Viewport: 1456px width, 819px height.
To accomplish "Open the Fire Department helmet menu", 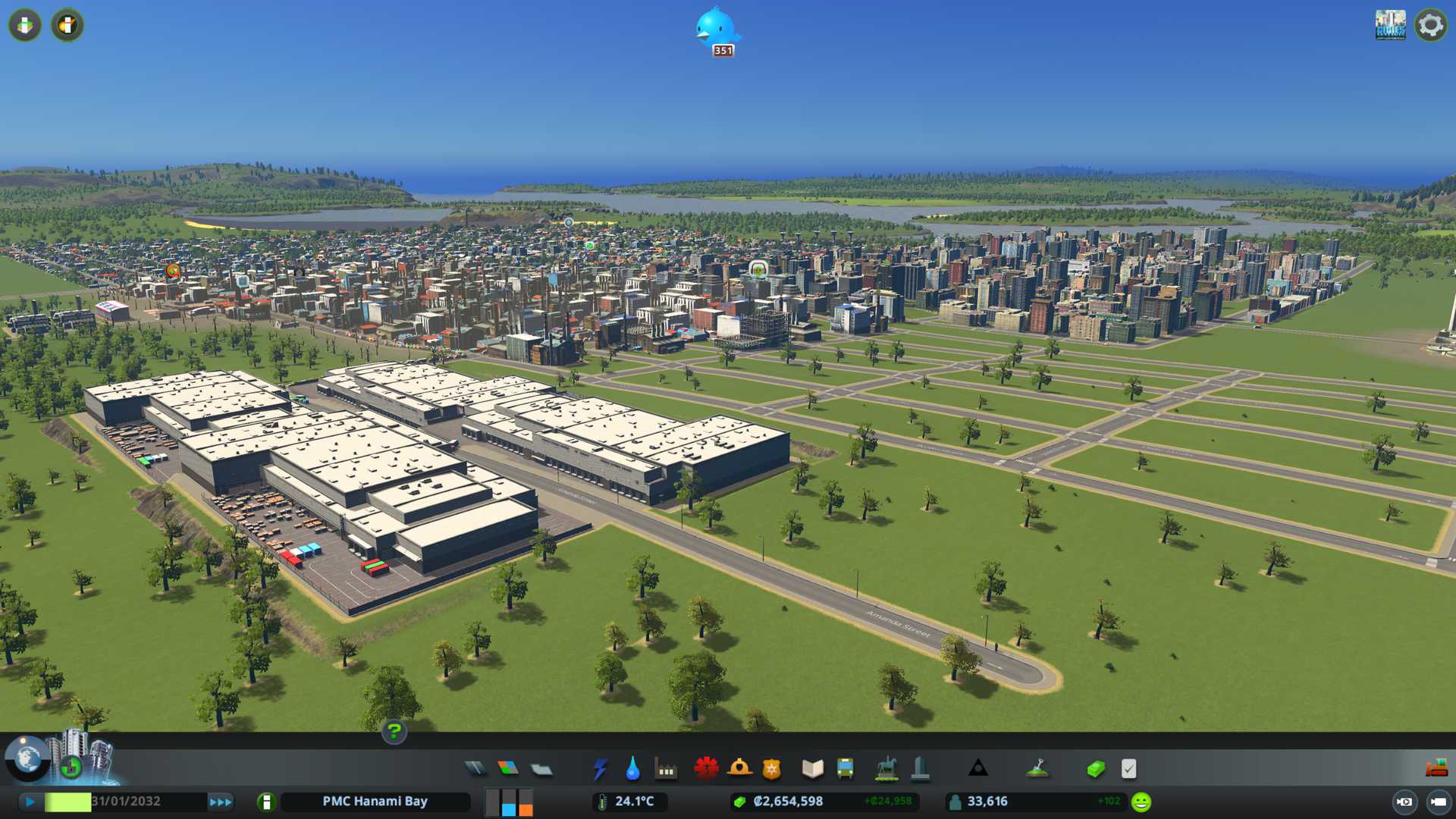I will coord(739,769).
